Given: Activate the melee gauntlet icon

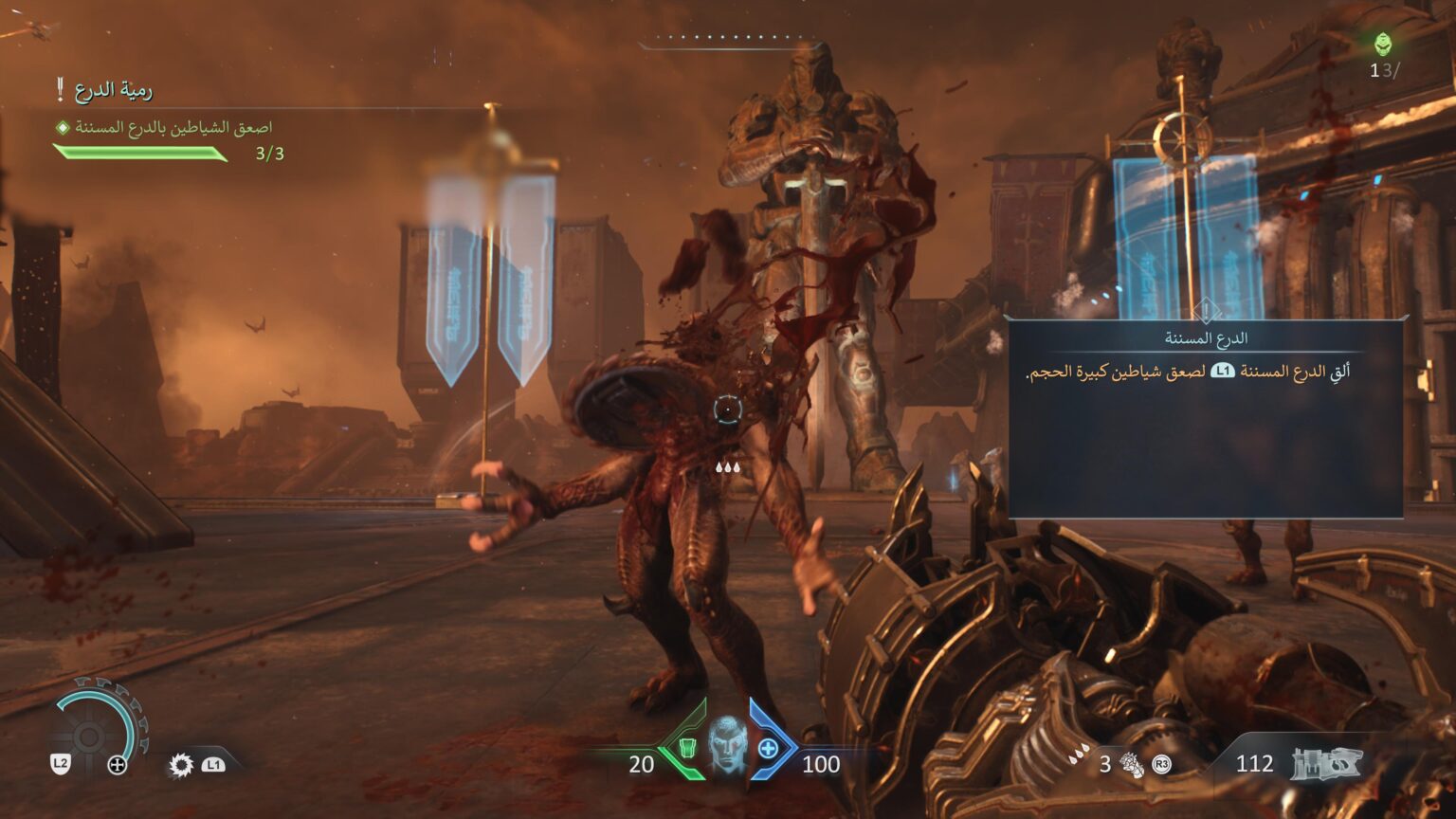Looking at the screenshot, I should tap(1132, 764).
